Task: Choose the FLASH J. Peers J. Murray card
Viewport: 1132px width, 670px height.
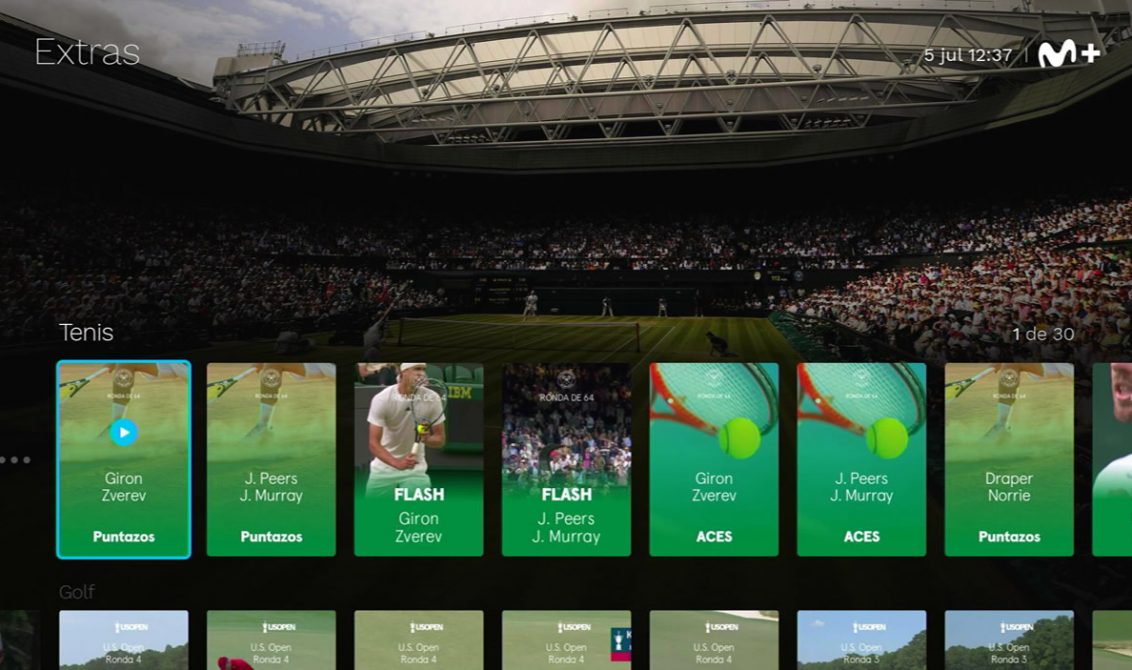Action: [x=566, y=459]
